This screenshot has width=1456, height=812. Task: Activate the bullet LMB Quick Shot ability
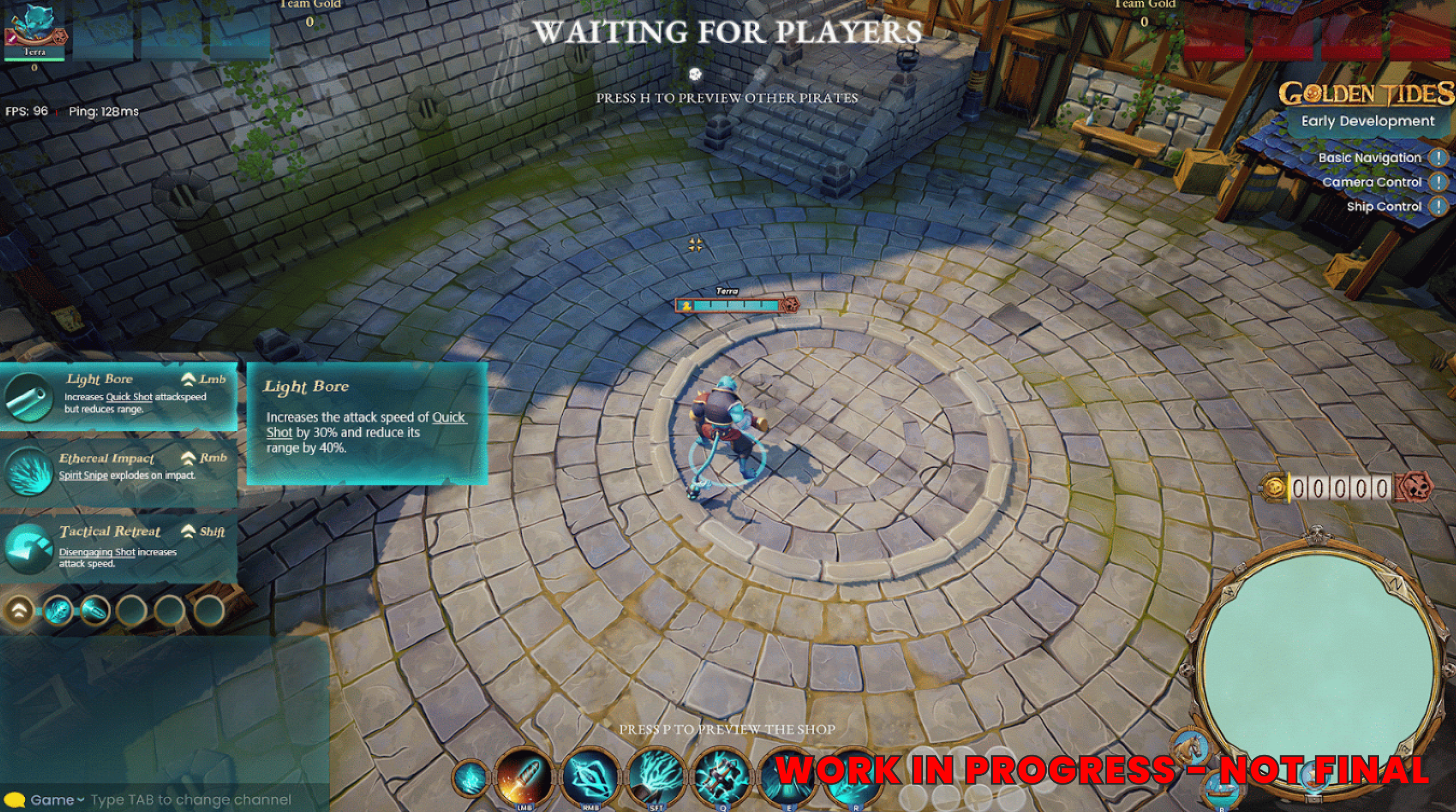[526, 778]
